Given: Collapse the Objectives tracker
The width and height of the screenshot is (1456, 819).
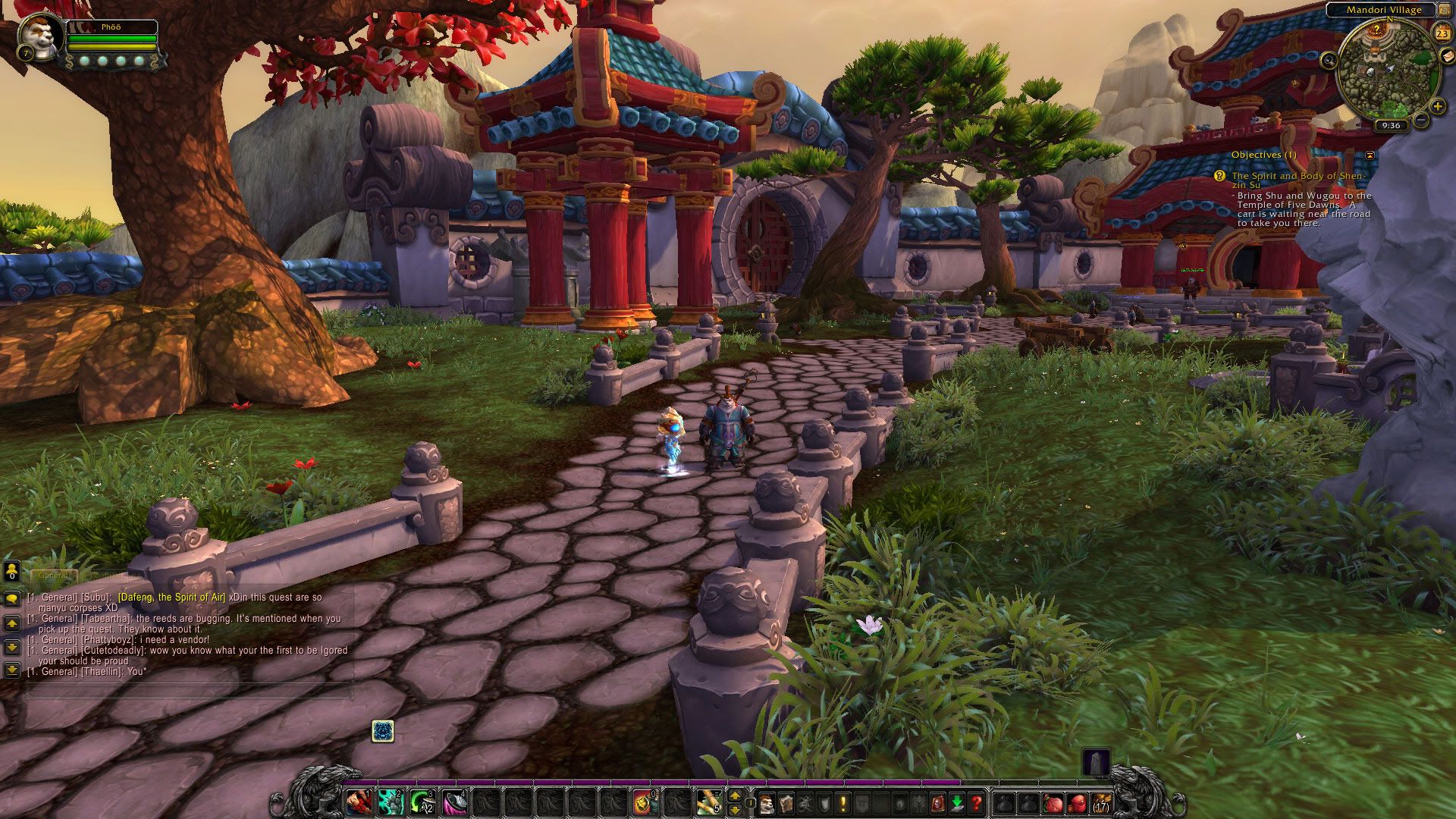Looking at the screenshot, I should (1370, 155).
